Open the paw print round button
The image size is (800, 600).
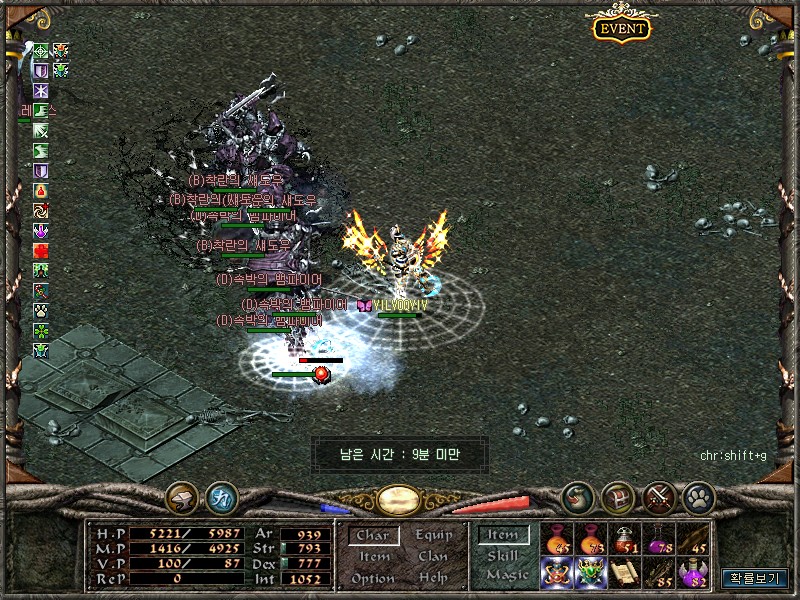click(x=697, y=496)
